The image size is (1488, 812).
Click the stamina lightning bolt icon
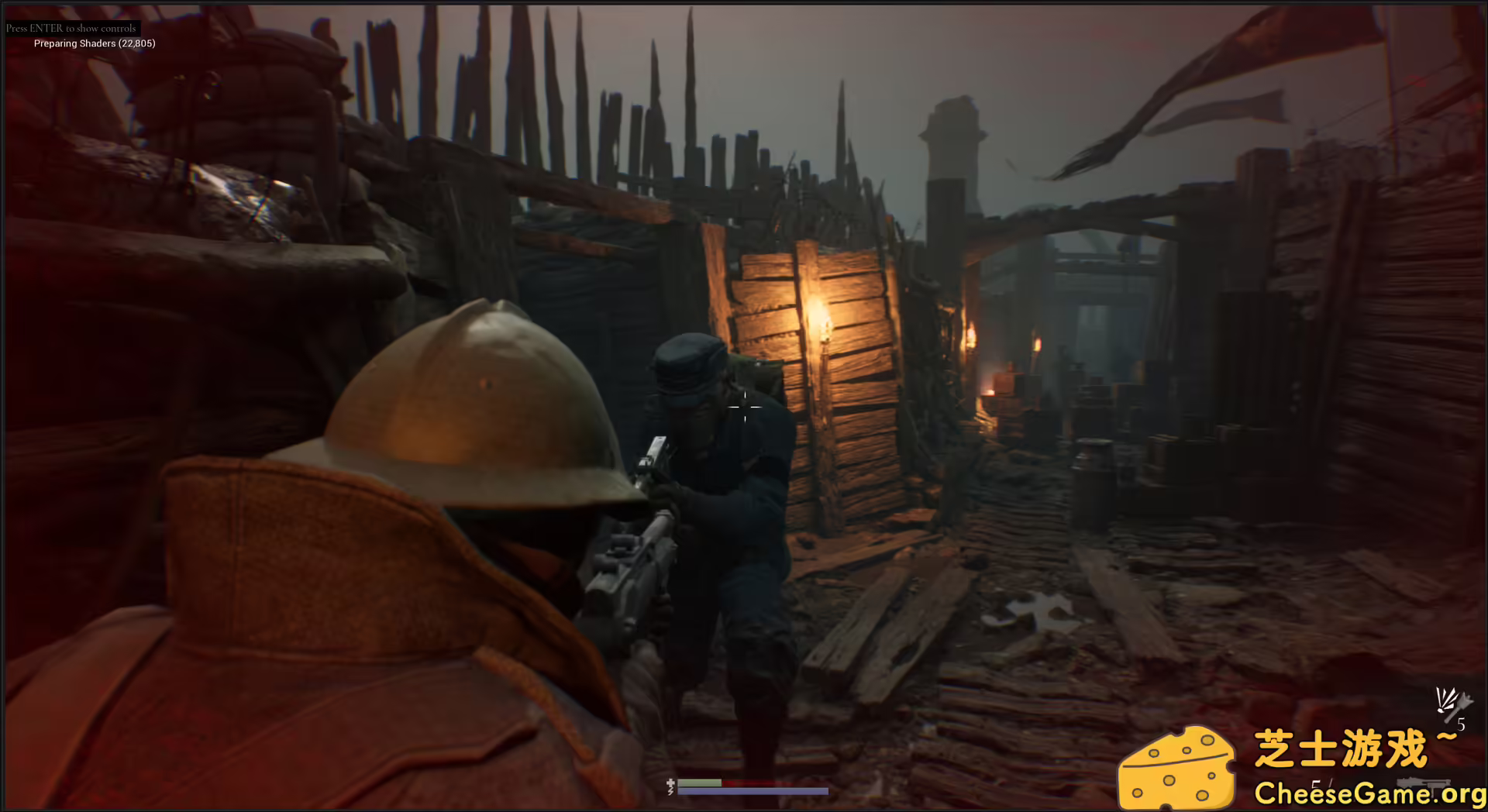tap(670, 792)
